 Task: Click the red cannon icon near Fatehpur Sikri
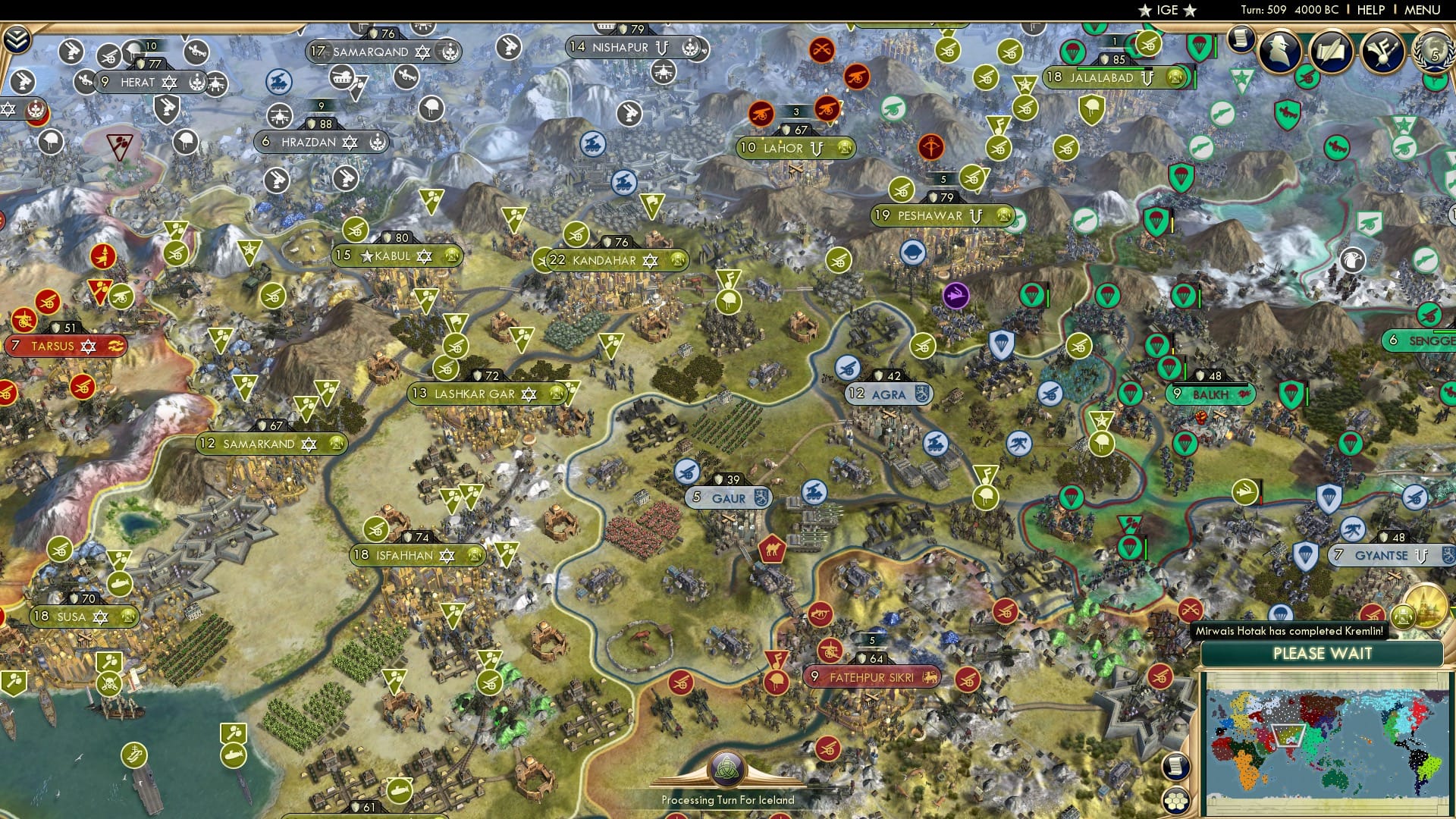pyautogui.click(x=830, y=651)
